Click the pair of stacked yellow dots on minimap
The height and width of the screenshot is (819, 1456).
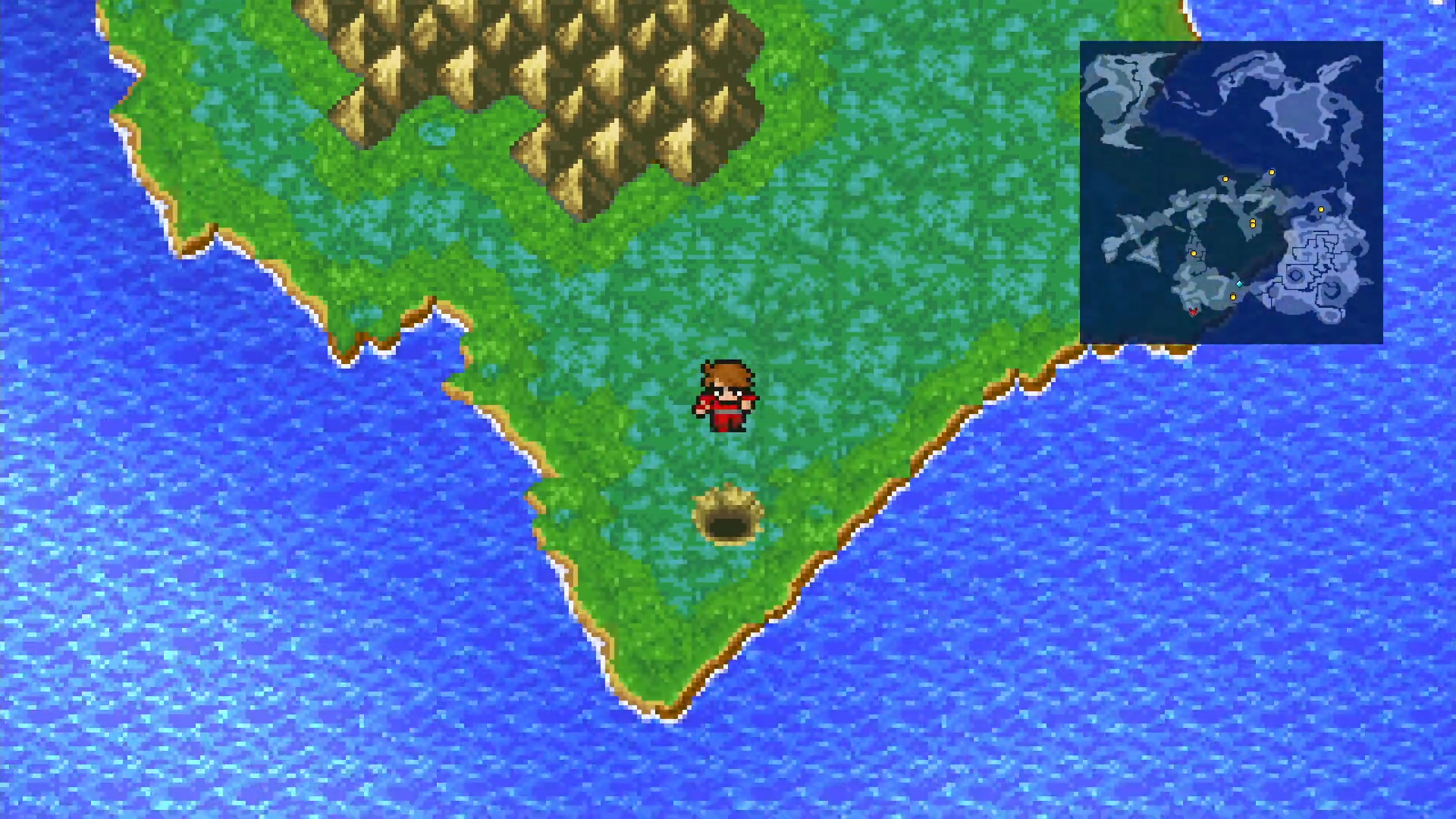(1253, 224)
